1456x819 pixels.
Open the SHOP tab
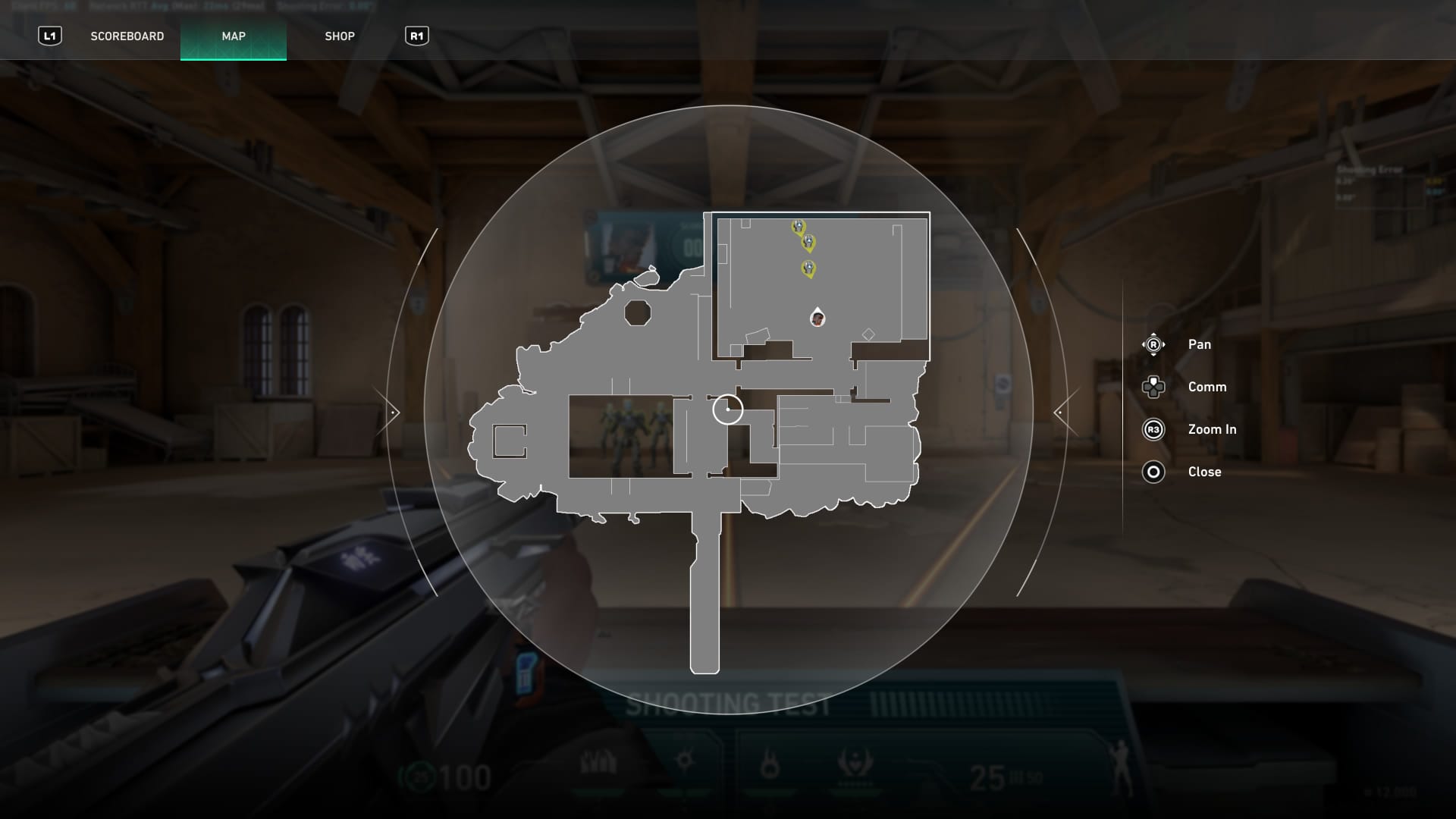click(340, 36)
